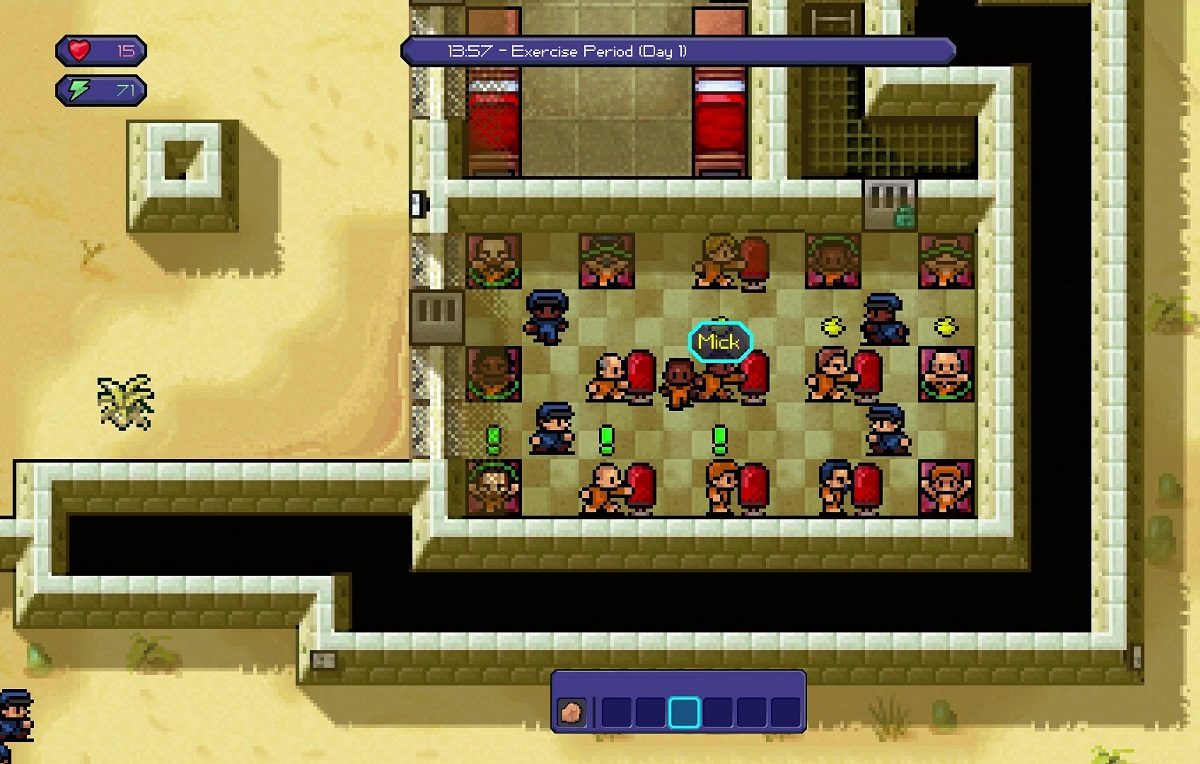Click the cyan-highlighted inventory slot
1200x764 pixels.
tap(685, 712)
